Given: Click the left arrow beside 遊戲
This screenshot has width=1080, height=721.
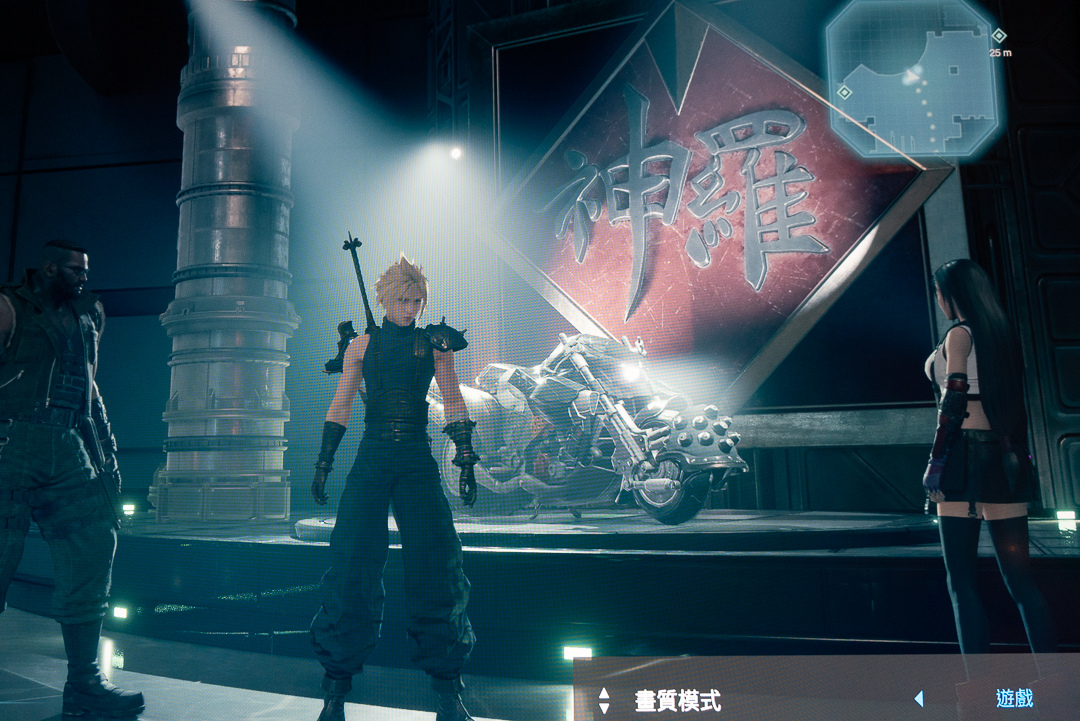Looking at the screenshot, I should (x=918, y=700).
